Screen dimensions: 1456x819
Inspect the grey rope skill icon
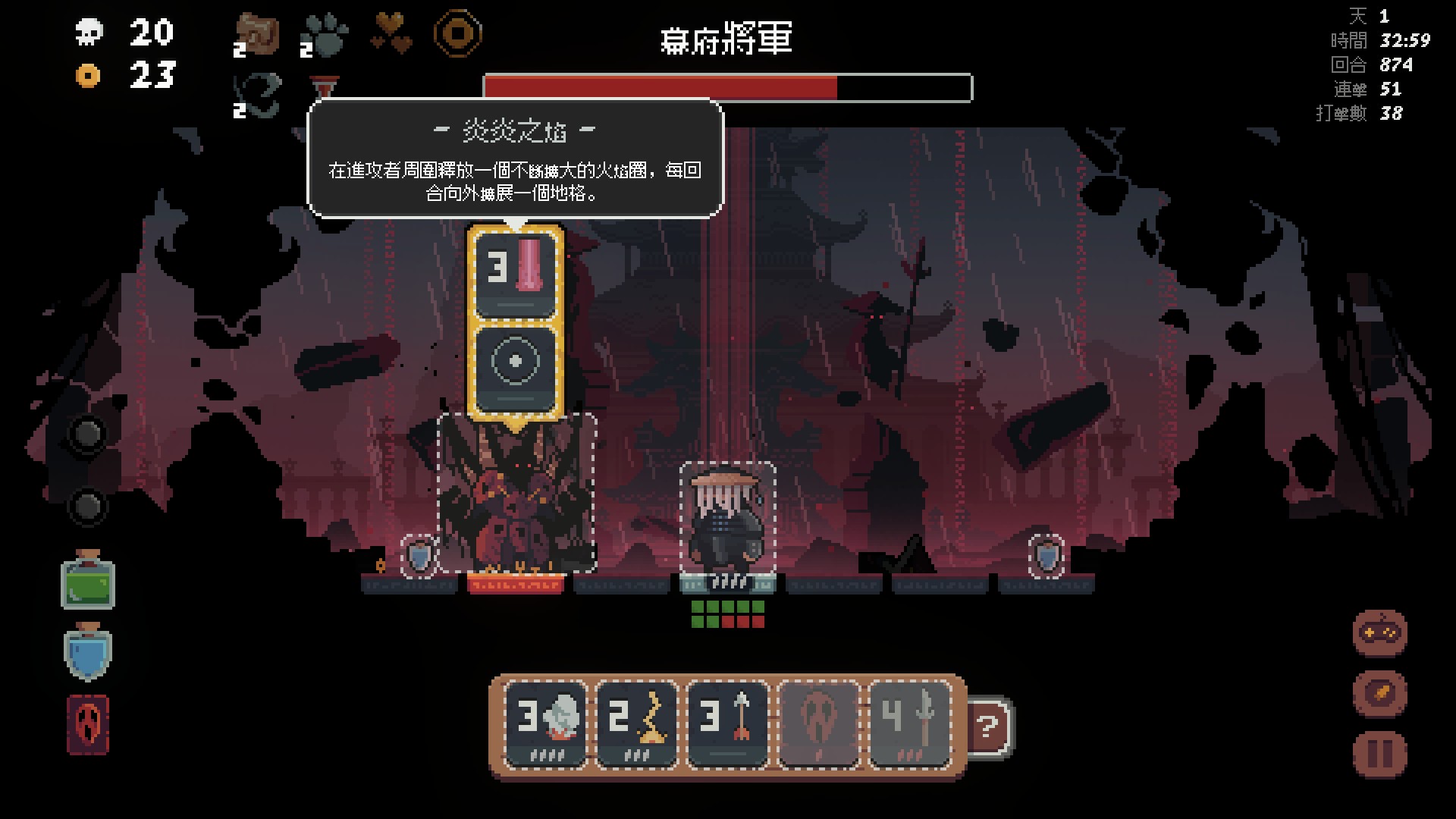click(257, 96)
